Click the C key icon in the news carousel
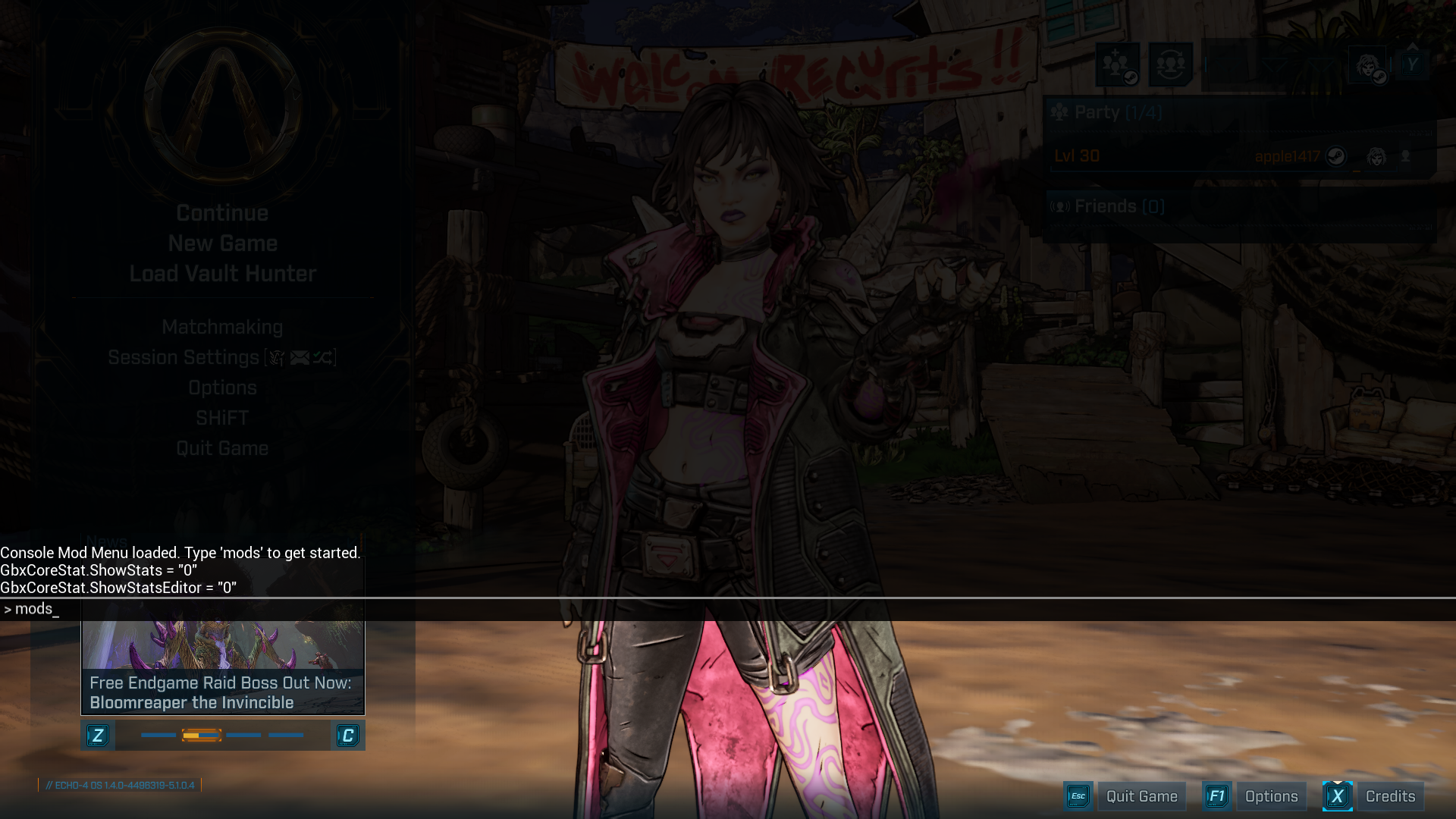The width and height of the screenshot is (1456, 819). click(x=349, y=735)
